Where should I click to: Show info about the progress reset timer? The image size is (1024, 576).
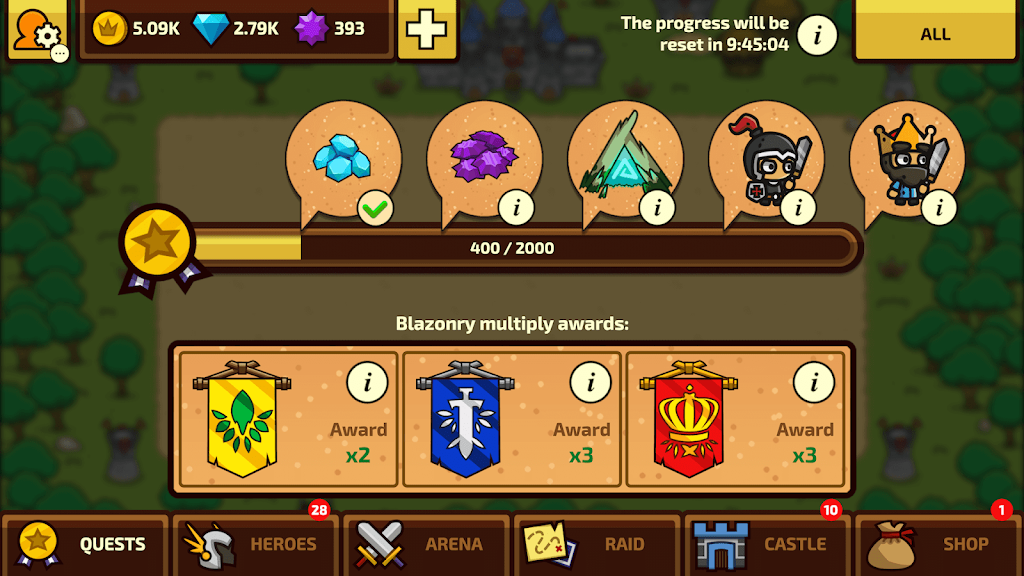(x=817, y=36)
